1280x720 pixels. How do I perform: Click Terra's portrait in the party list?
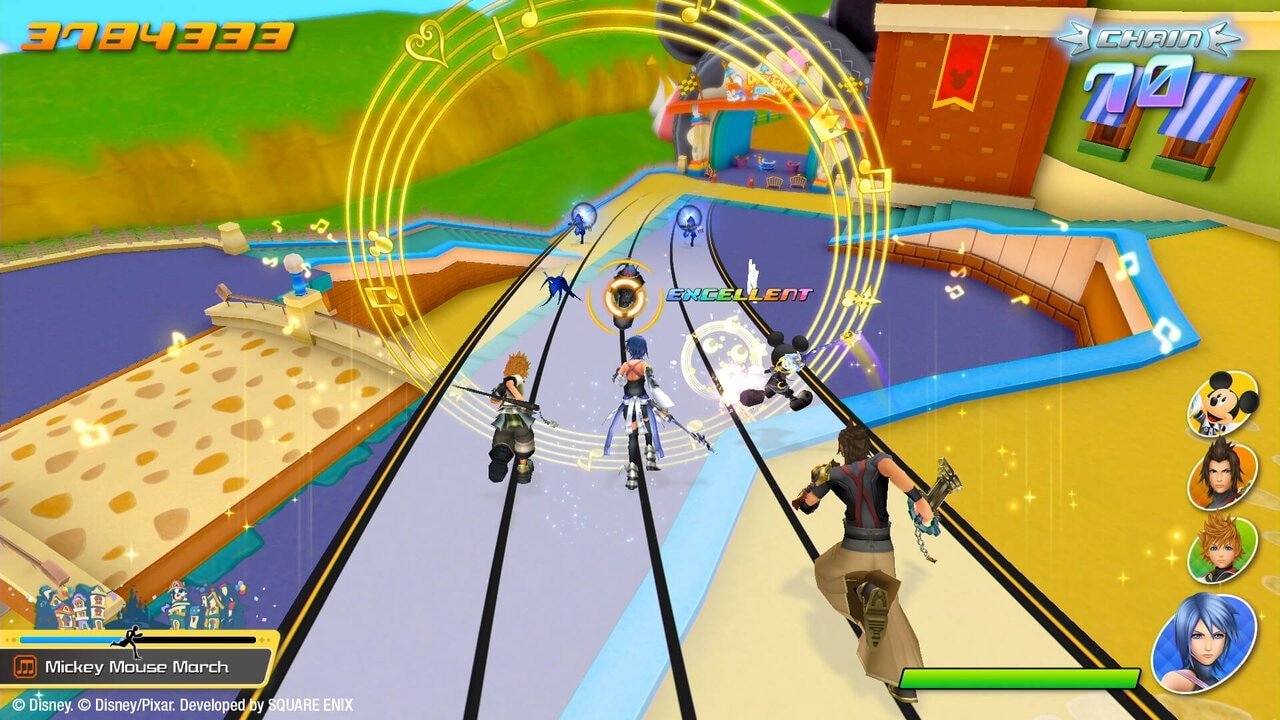point(1222,473)
